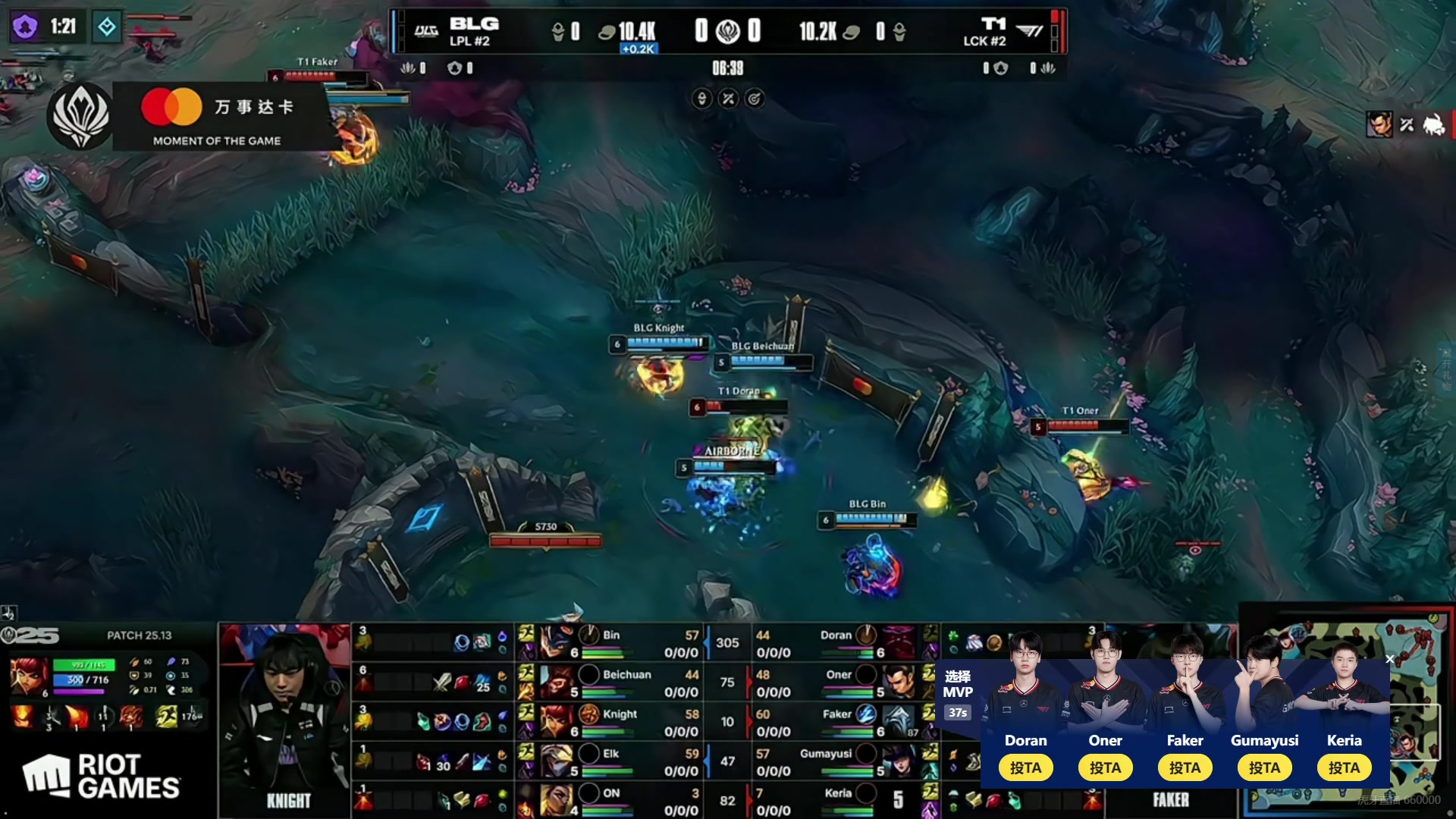The height and width of the screenshot is (819, 1456).
Task: Choose Elk's scoreboard champion portrait
Action: (x=558, y=760)
